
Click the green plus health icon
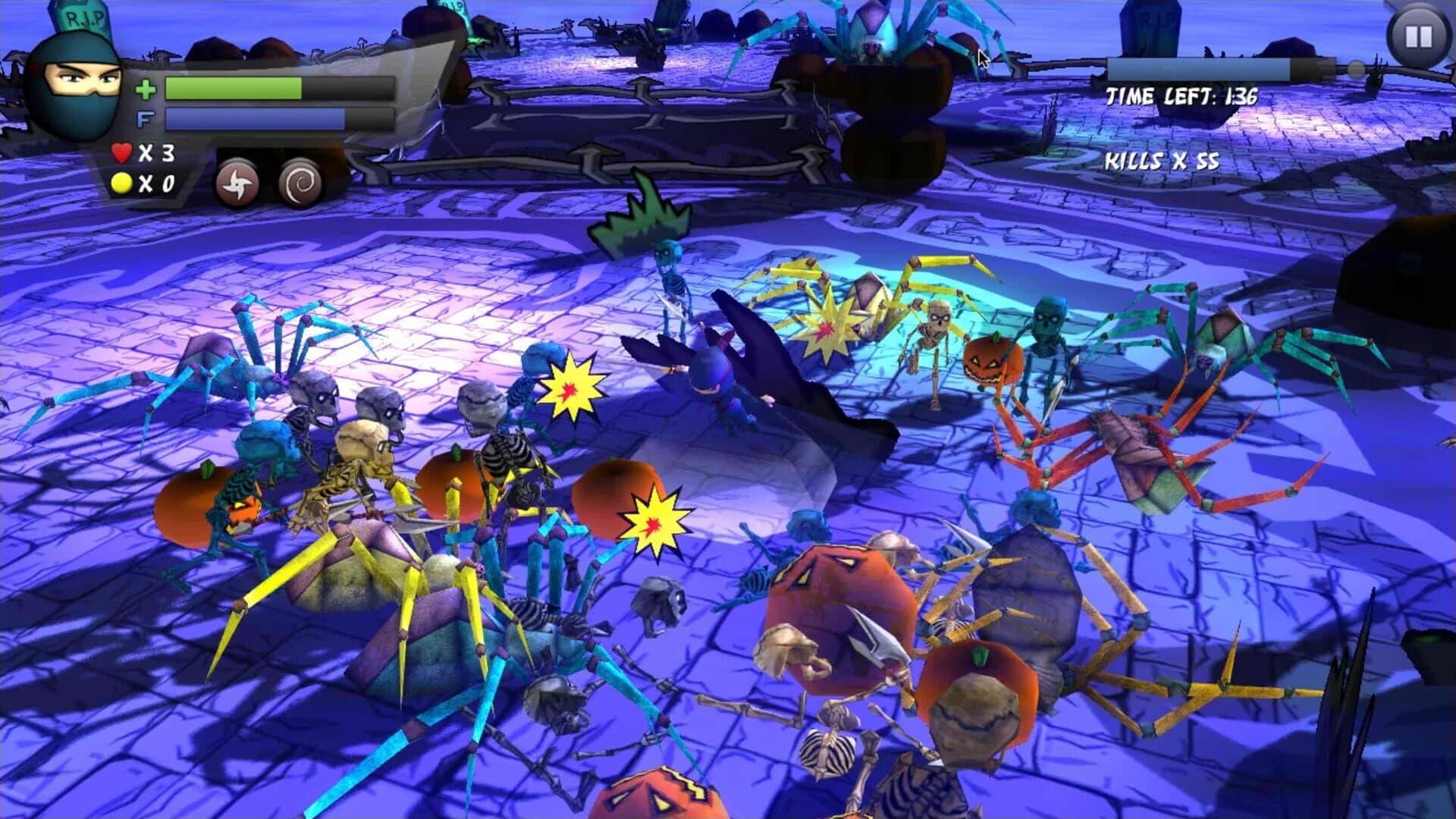[146, 89]
